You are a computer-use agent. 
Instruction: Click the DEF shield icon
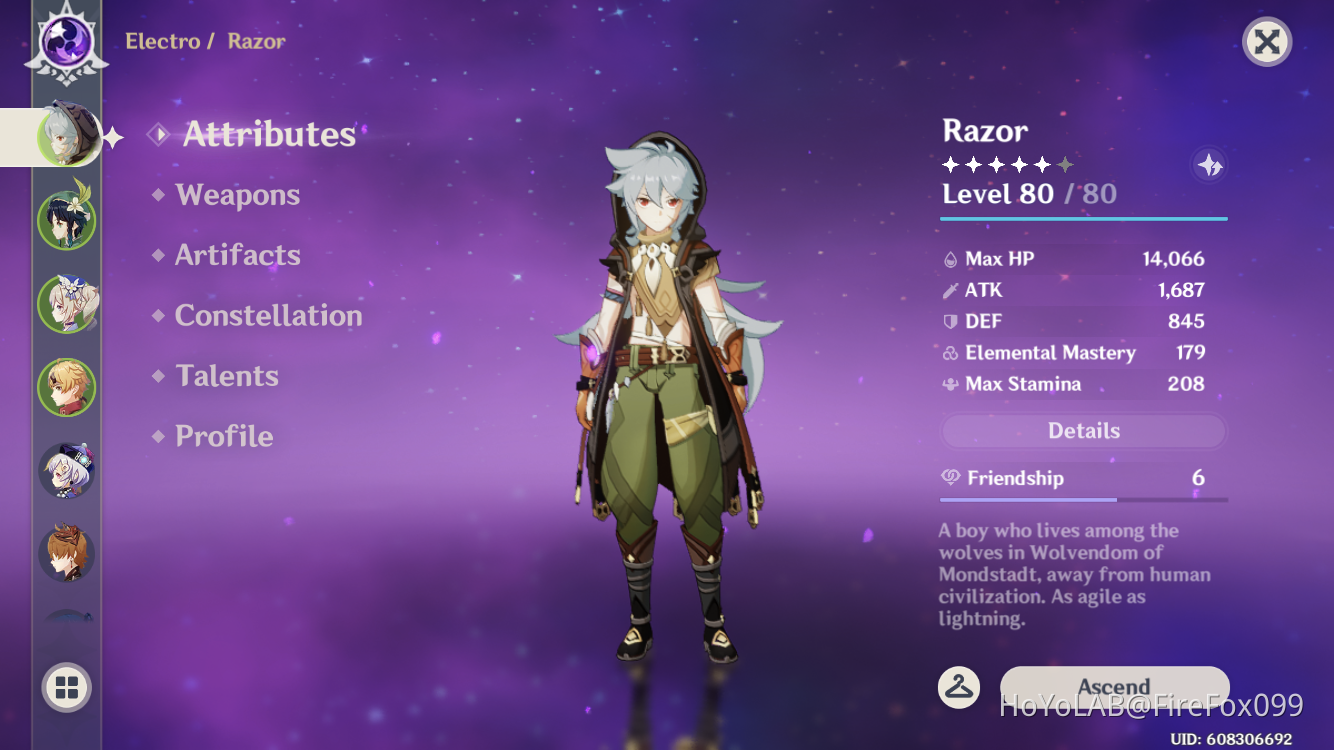(951, 321)
